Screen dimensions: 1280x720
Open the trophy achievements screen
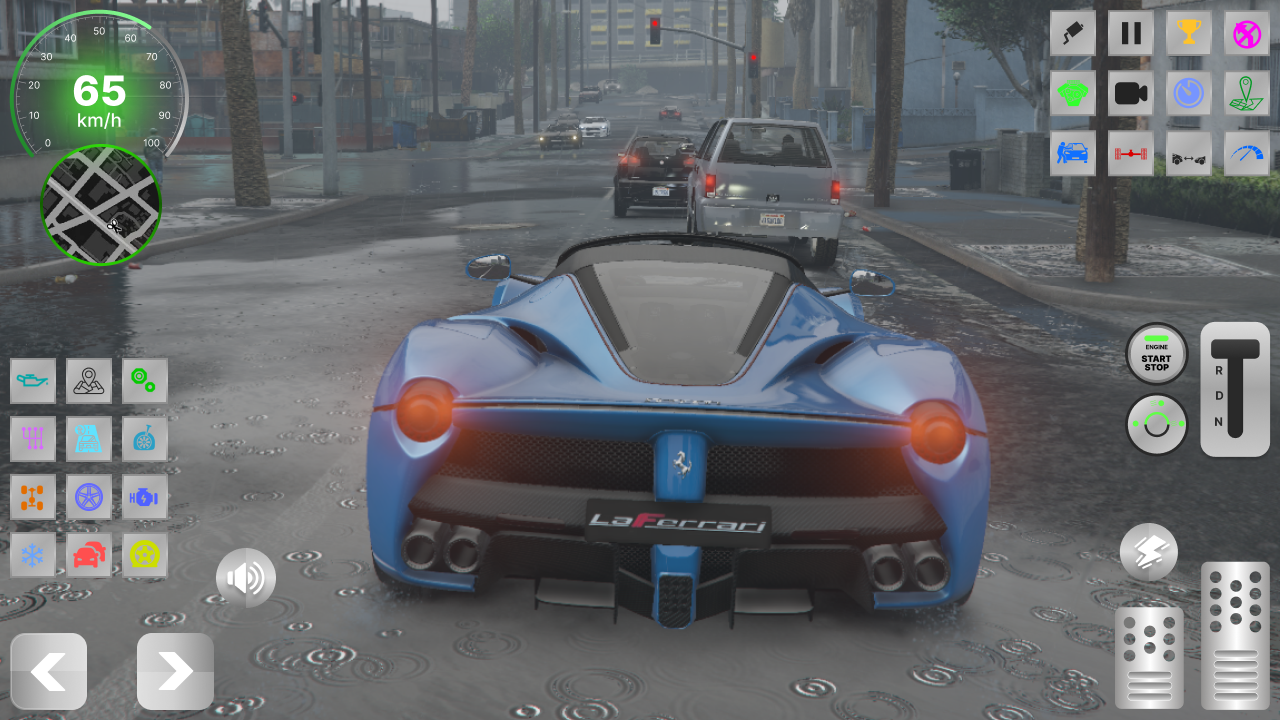click(1188, 33)
